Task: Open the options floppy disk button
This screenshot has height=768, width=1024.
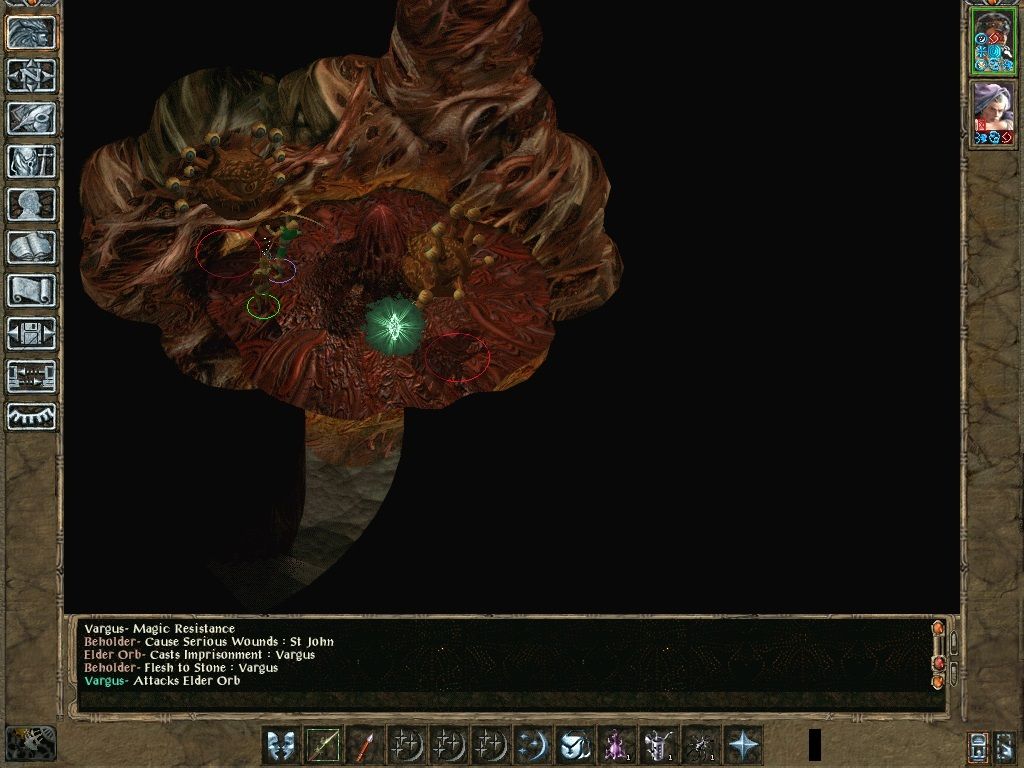Action: 32,333
